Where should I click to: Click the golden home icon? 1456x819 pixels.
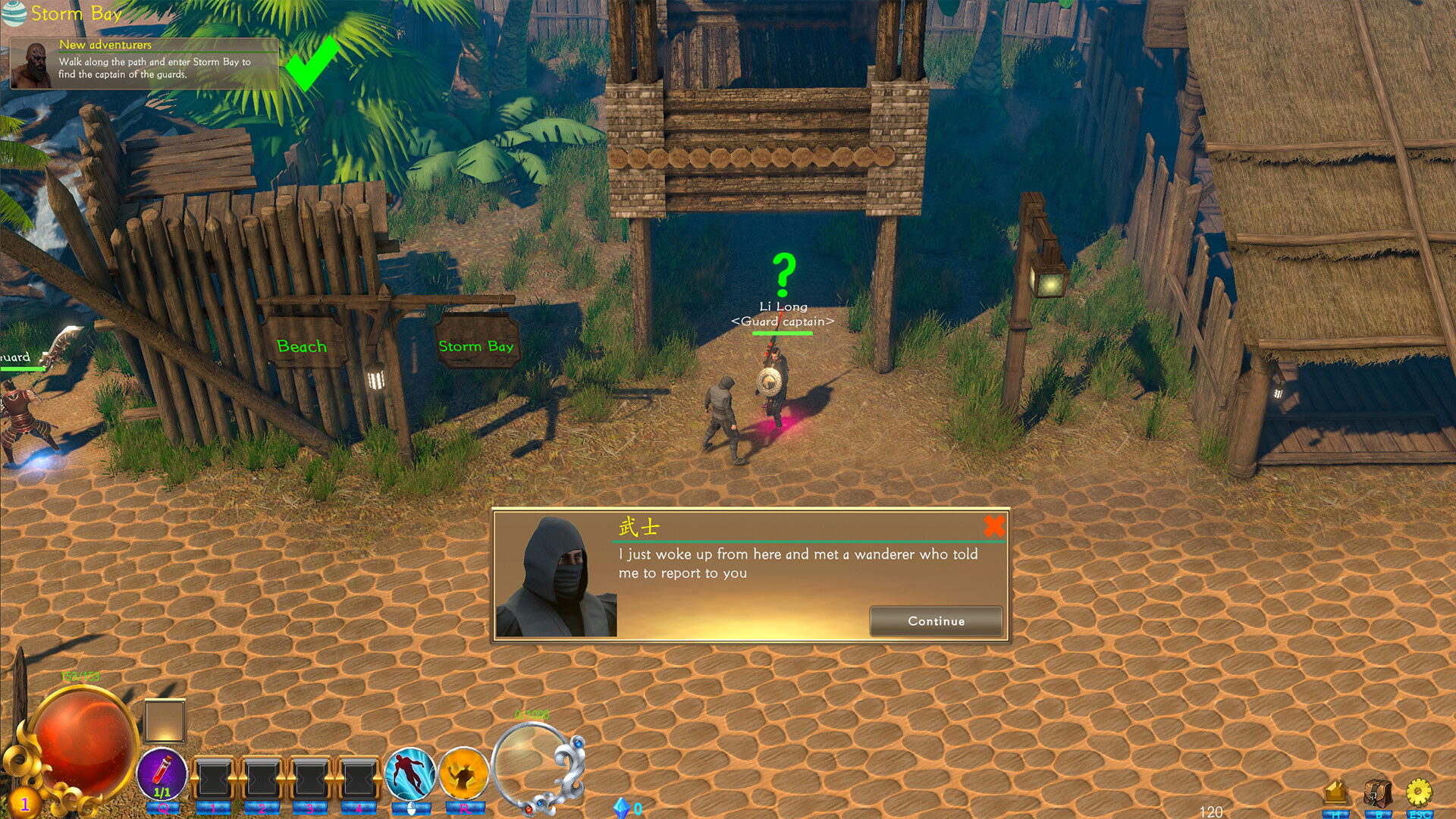pos(1337,790)
